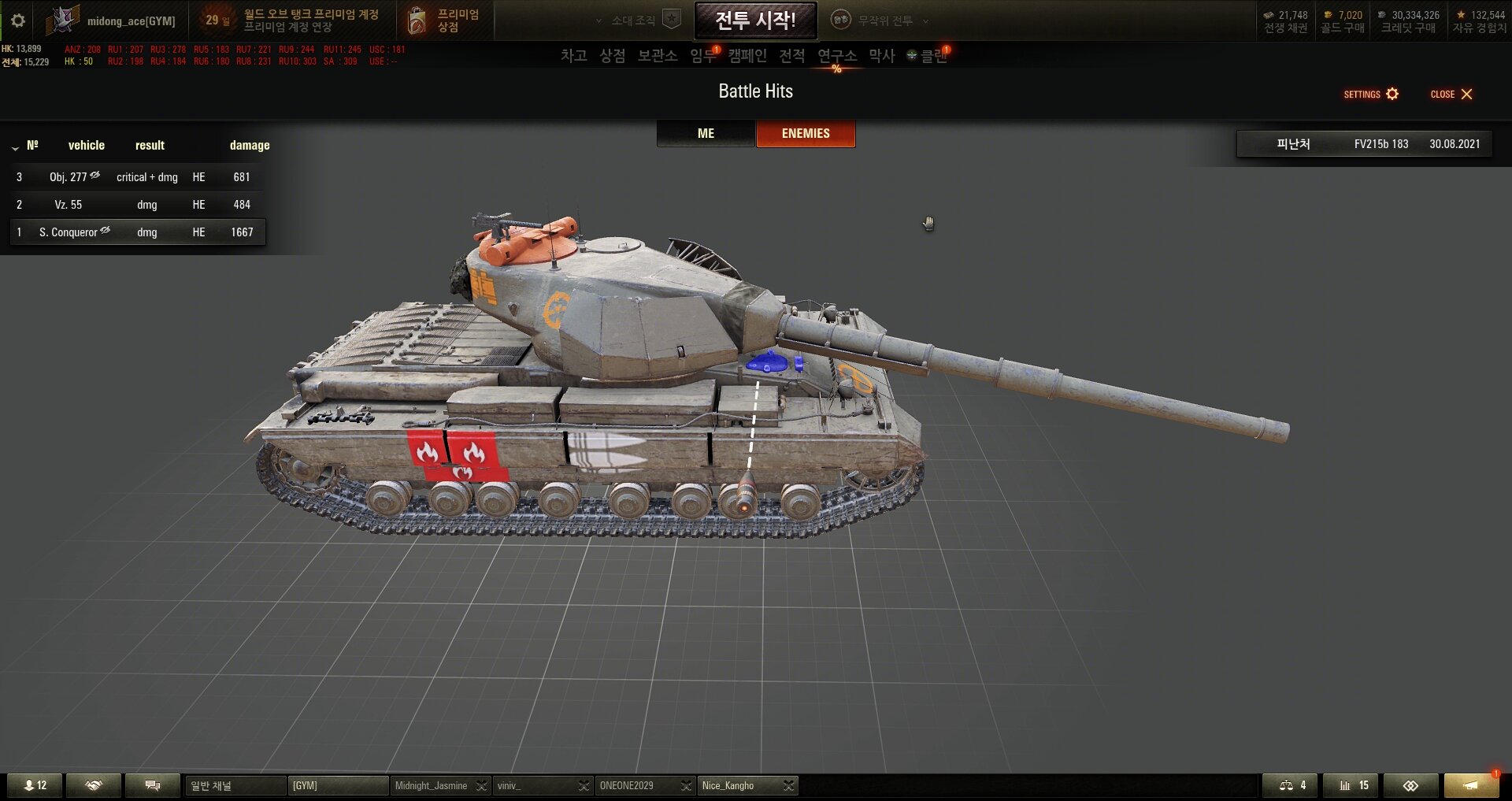Open the 일반 채널 chat channel
1512x801 pixels.
coord(235,786)
